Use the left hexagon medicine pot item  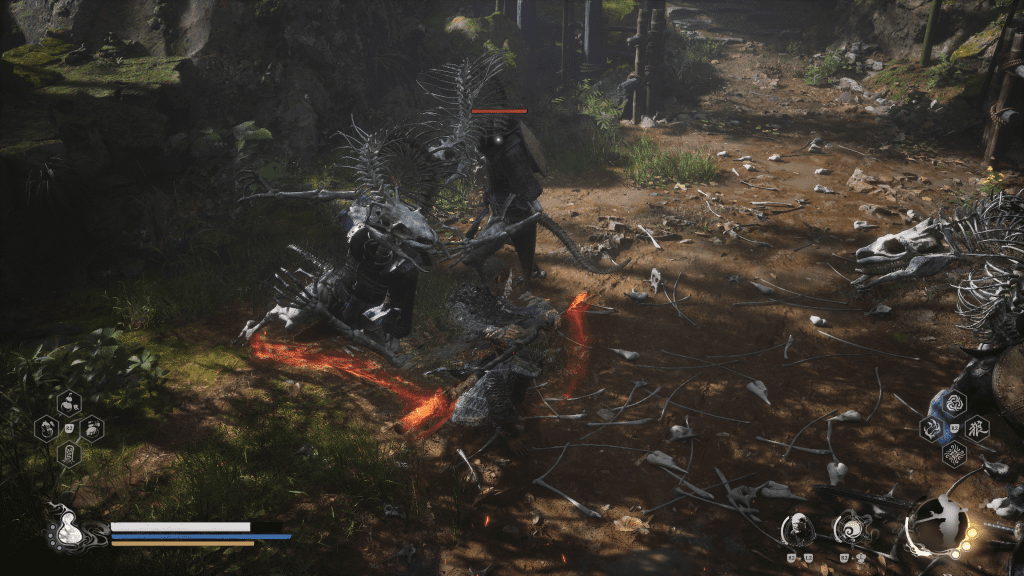point(46,429)
